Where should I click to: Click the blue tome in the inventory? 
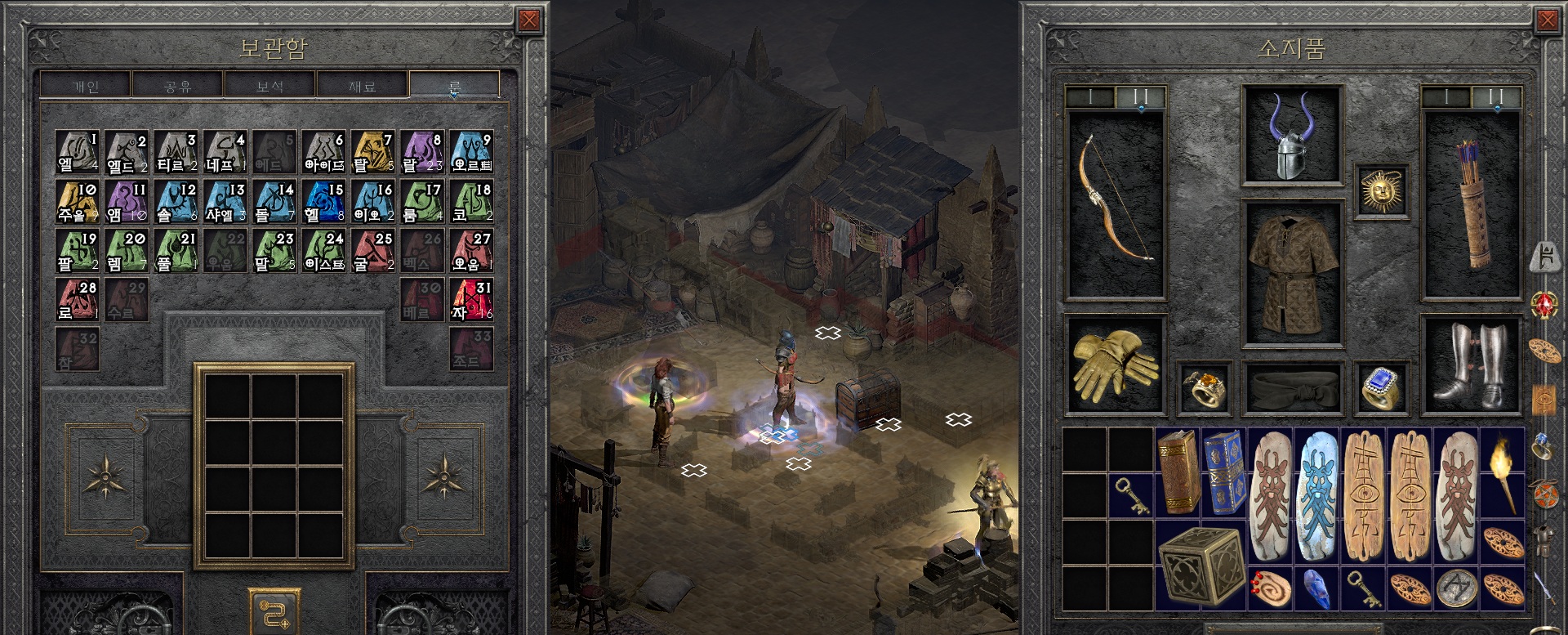[1223, 472]
